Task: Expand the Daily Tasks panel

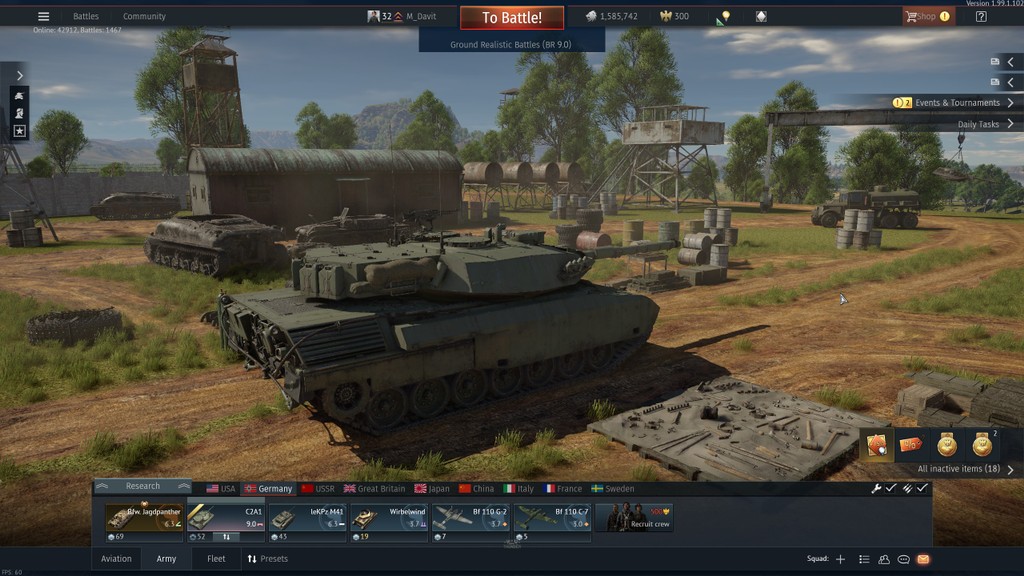Action: pos(984,125)
